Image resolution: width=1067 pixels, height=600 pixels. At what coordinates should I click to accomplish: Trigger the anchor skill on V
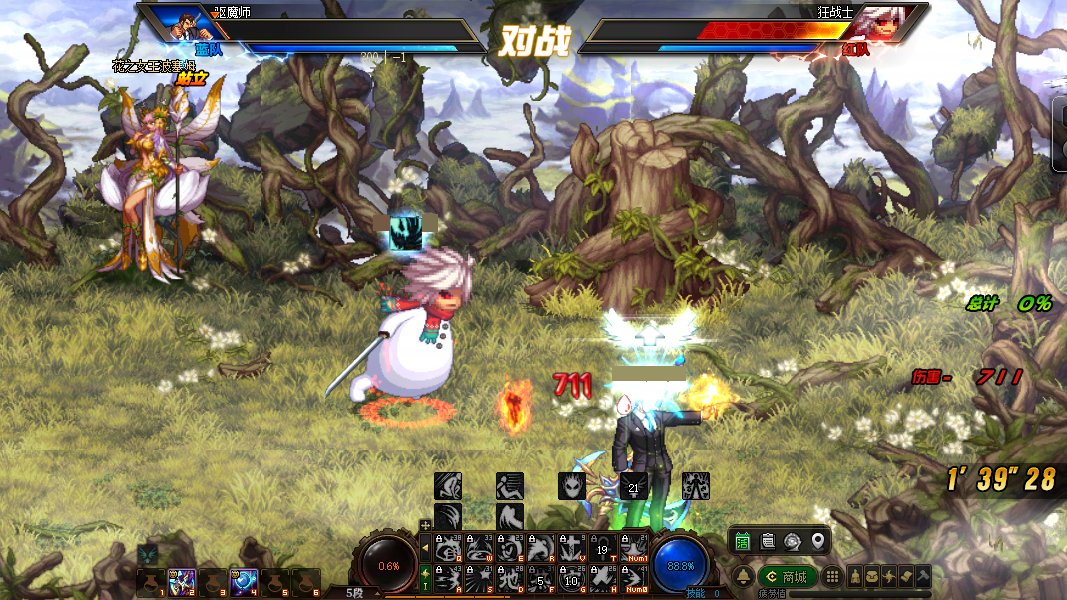point(571,548)
